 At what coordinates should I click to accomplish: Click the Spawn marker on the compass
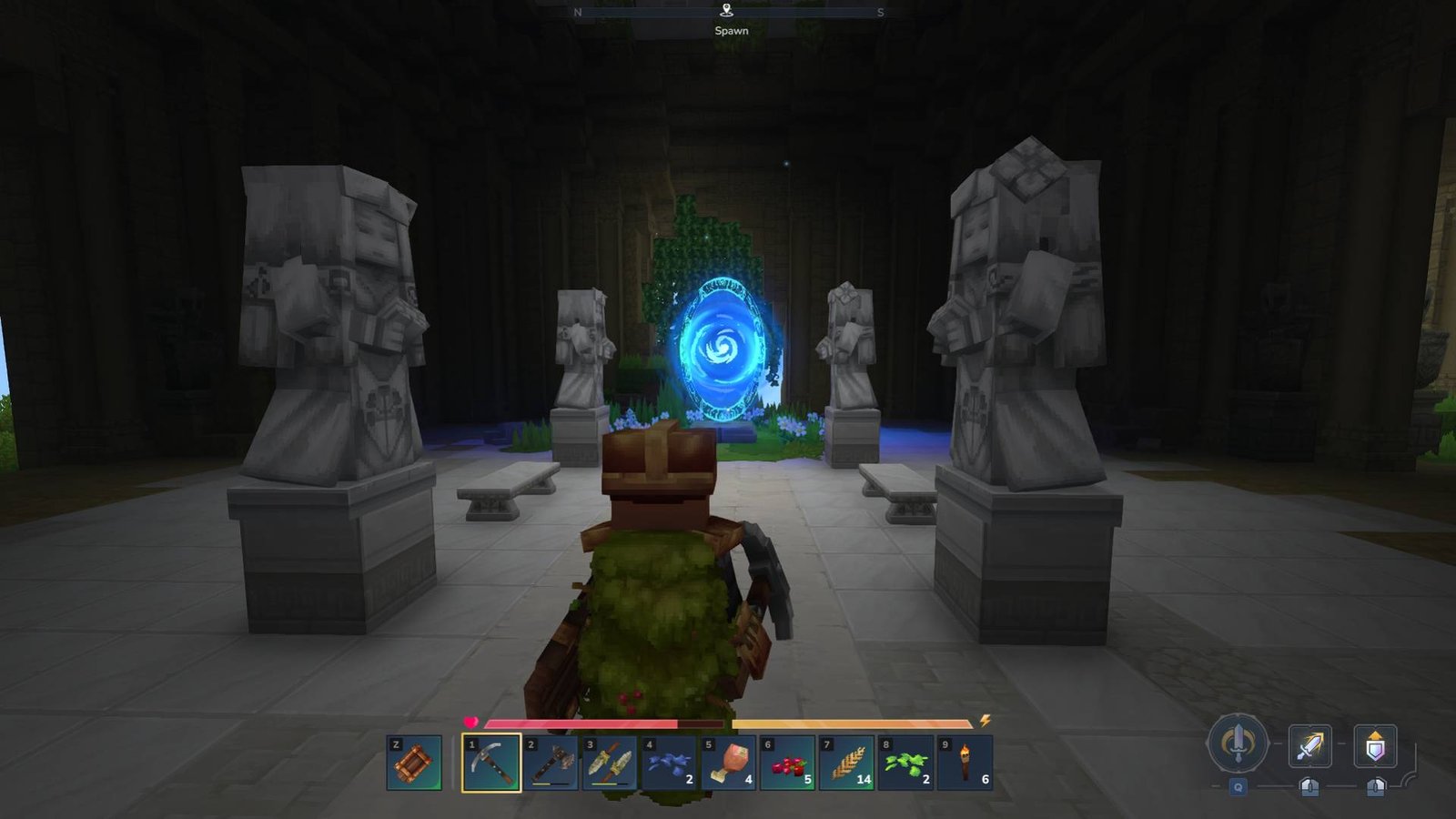tap(726, 11)
